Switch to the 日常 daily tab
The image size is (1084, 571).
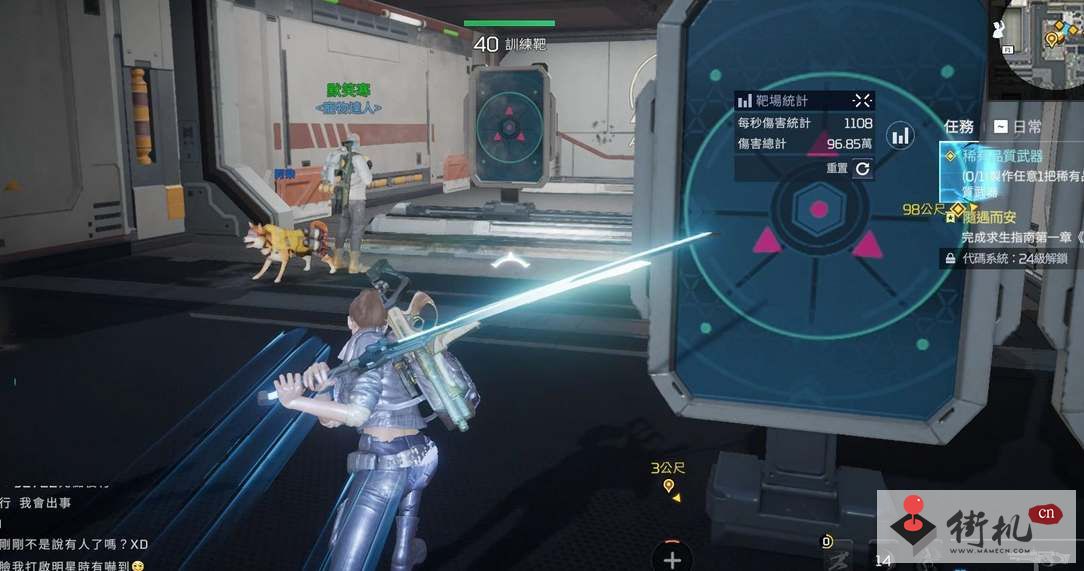click(1018, 127)
